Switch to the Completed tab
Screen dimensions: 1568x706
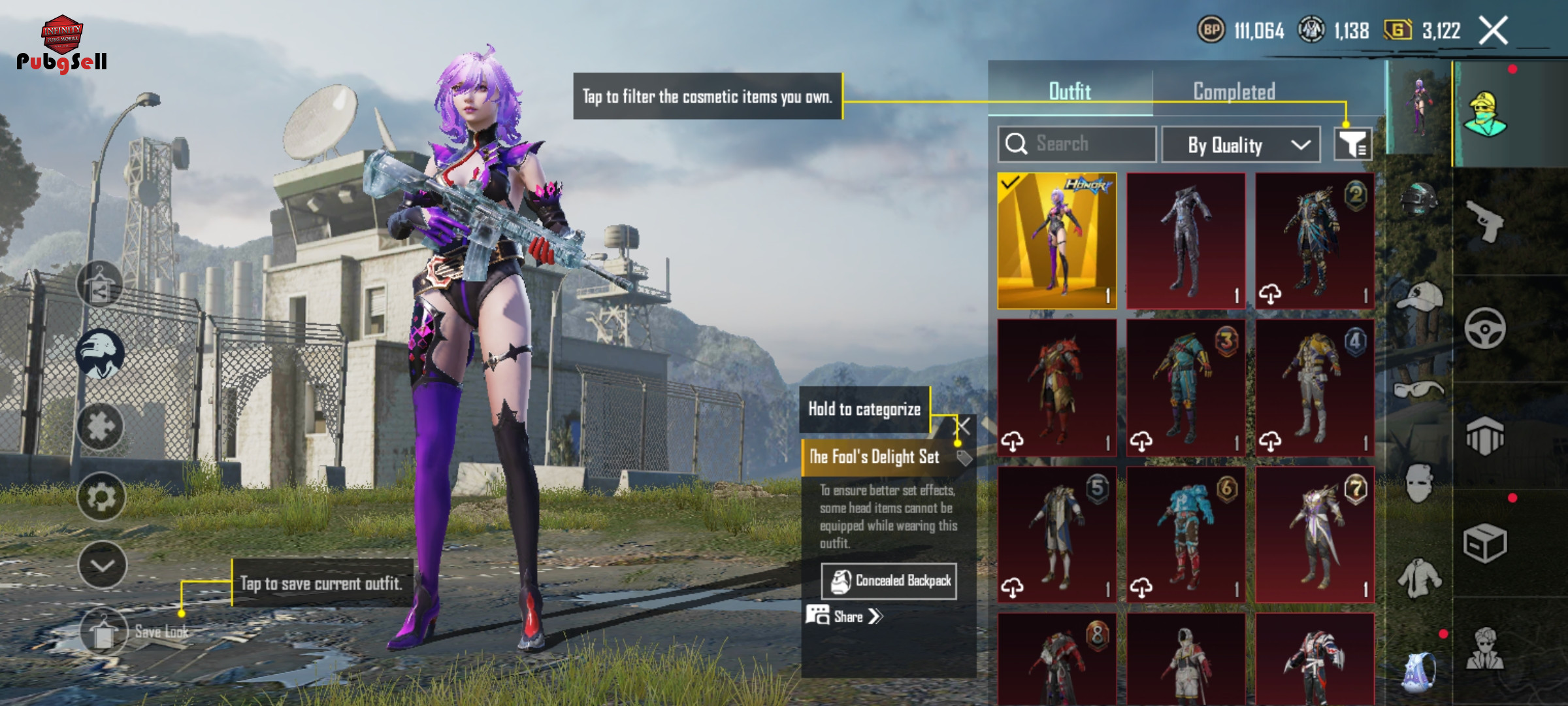(x=1233, y=91)
